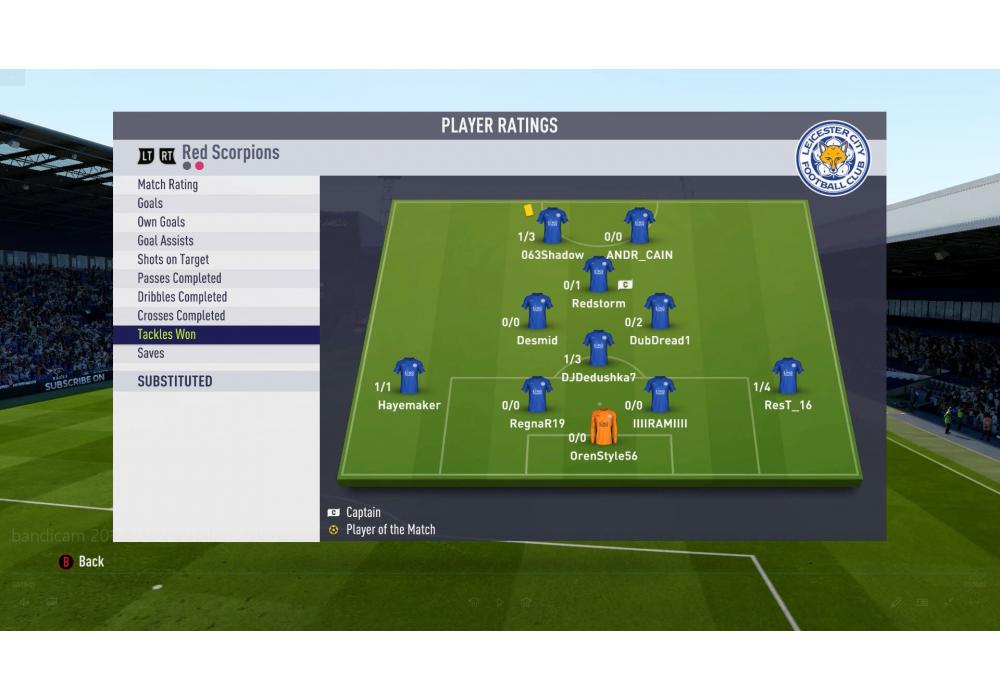Pick player DubDread1's shirt
The height and width of the screenshot is (700, 1000).
tap(659, 312)
